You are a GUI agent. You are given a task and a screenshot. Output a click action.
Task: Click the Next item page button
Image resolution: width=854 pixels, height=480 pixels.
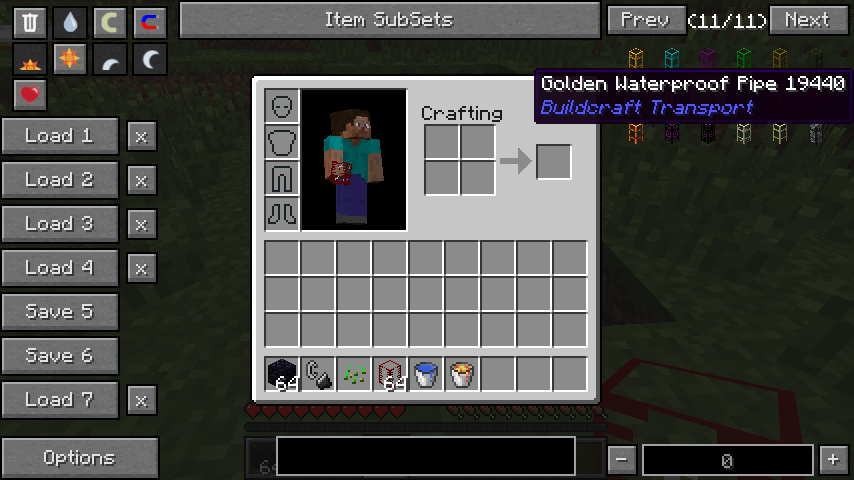click(807, 20)
